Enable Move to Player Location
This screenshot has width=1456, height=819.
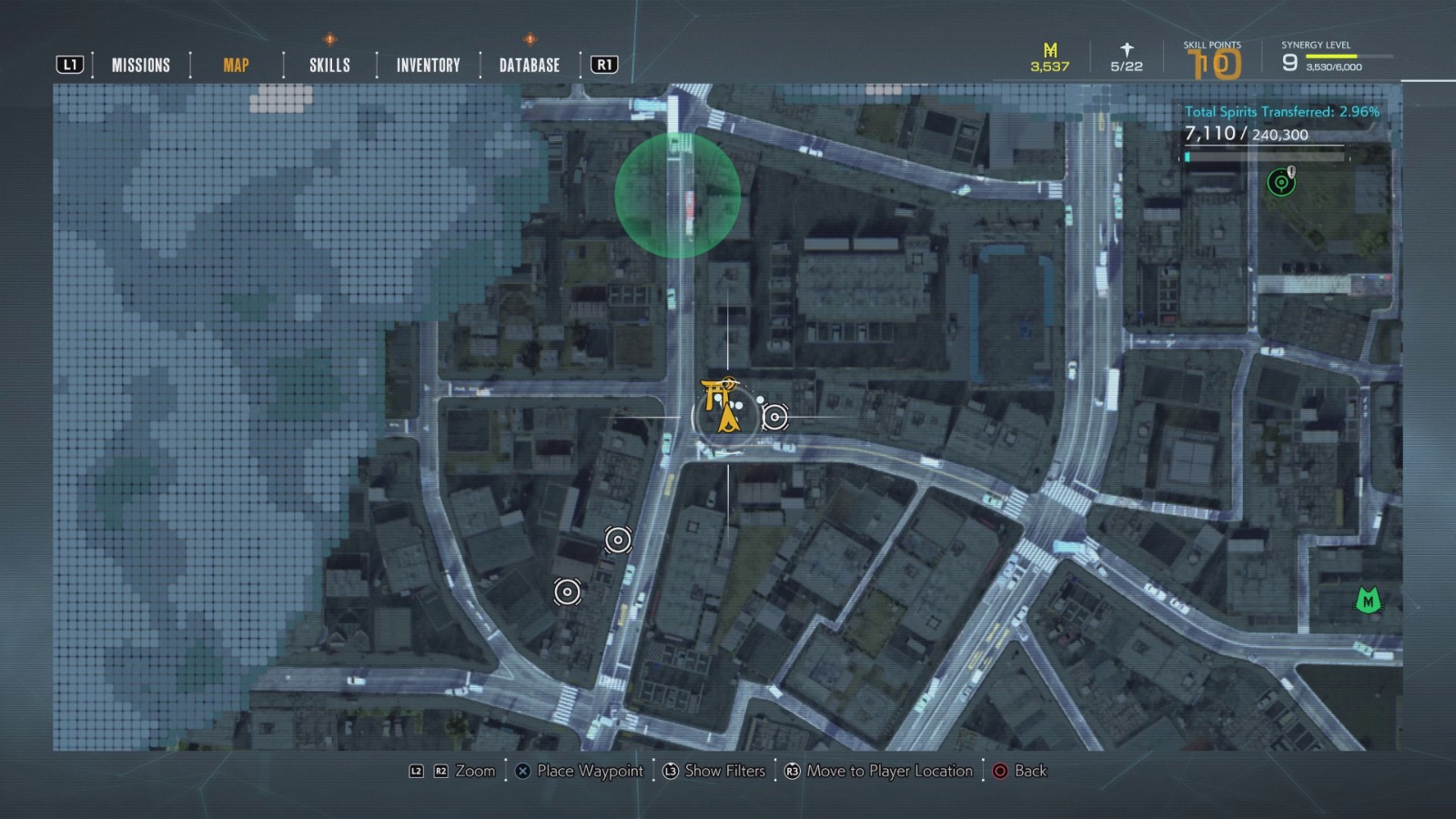coord(879,771)
